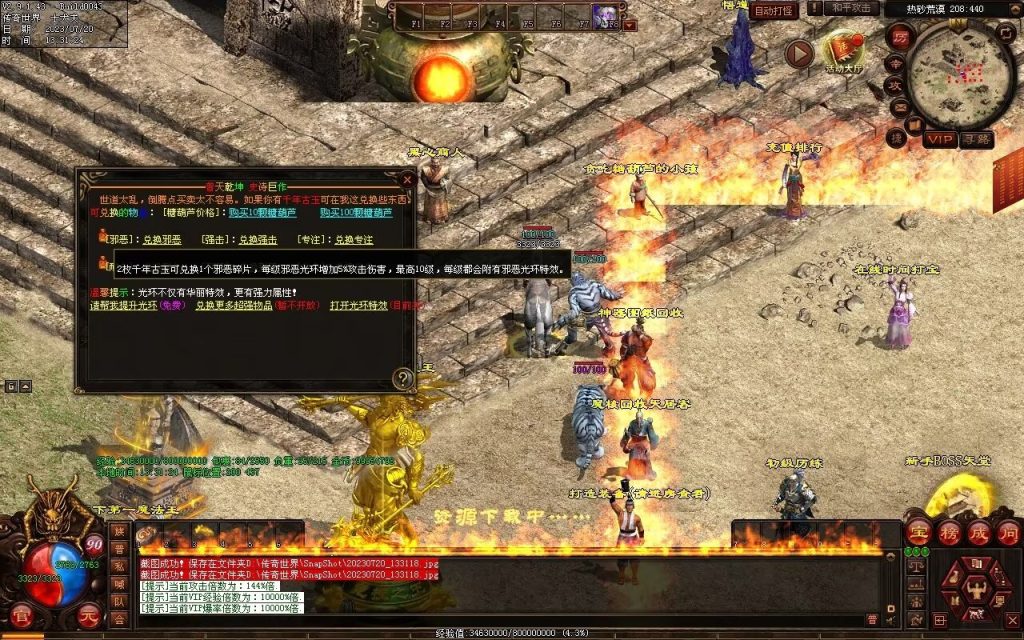Viewport: 1024px width, 640px height.
Task: Choose the 兑换强击 exchange option
Action: pyautogui.click(x=258, y=240)
